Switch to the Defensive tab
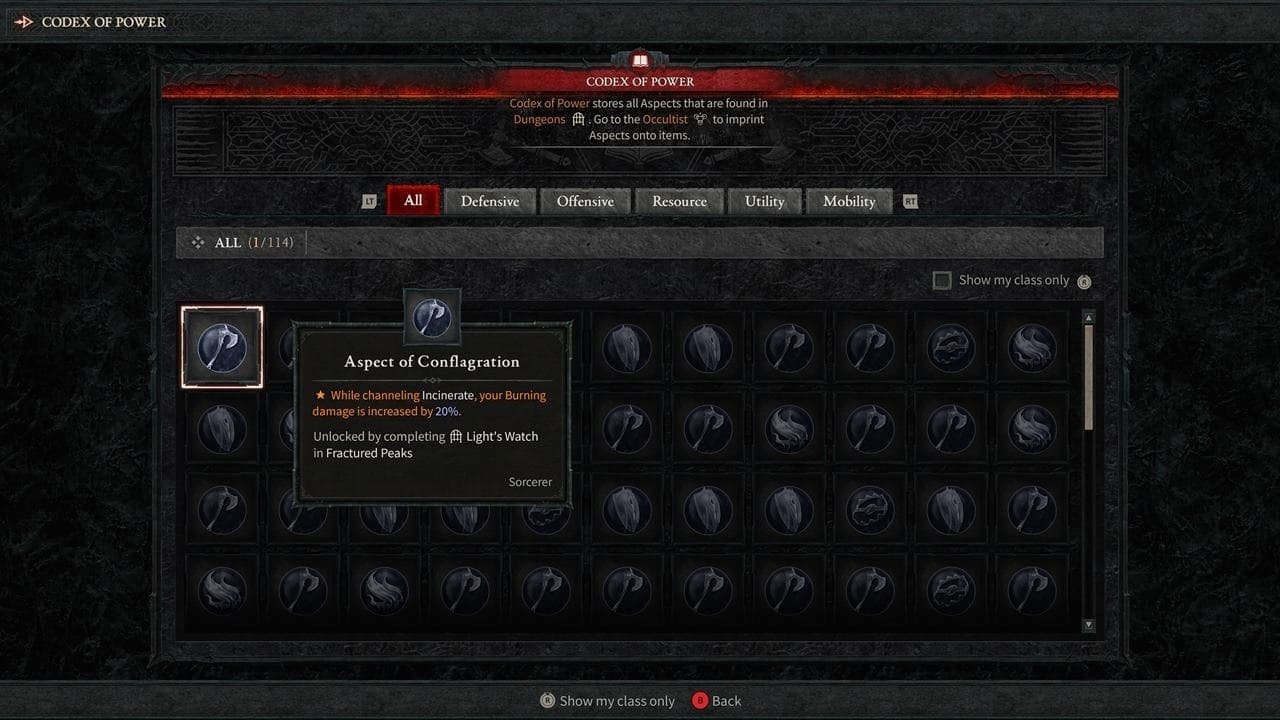 (x=489, y=200)
